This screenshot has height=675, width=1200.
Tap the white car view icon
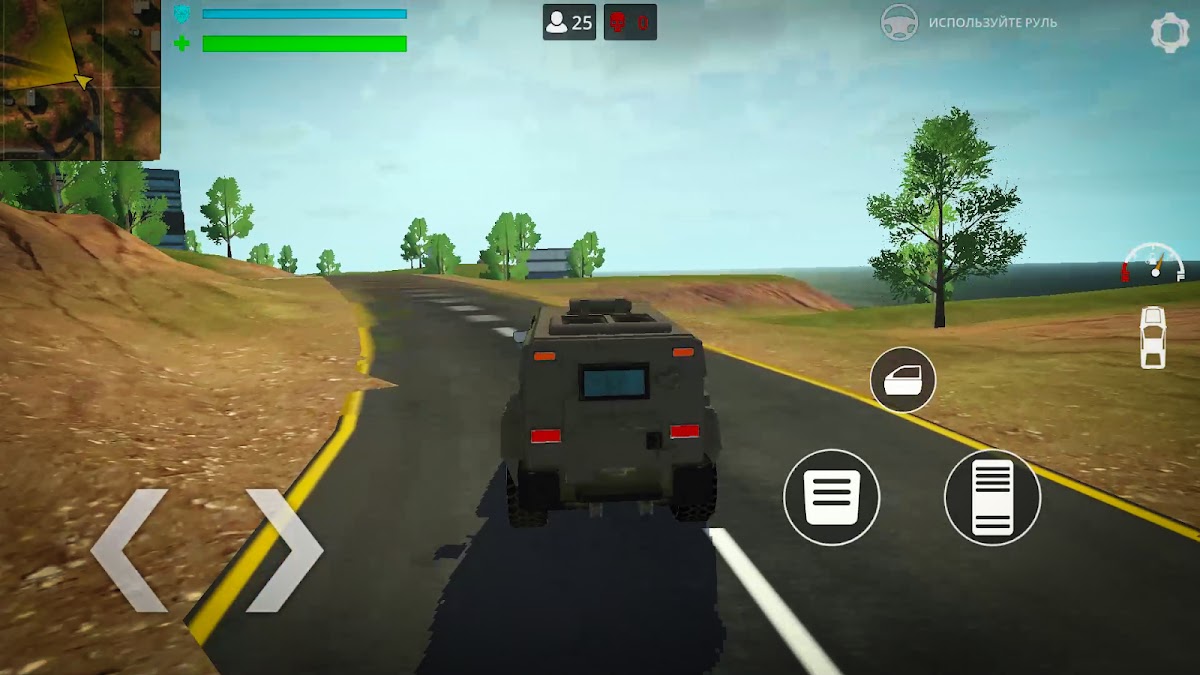point(1153,337)
